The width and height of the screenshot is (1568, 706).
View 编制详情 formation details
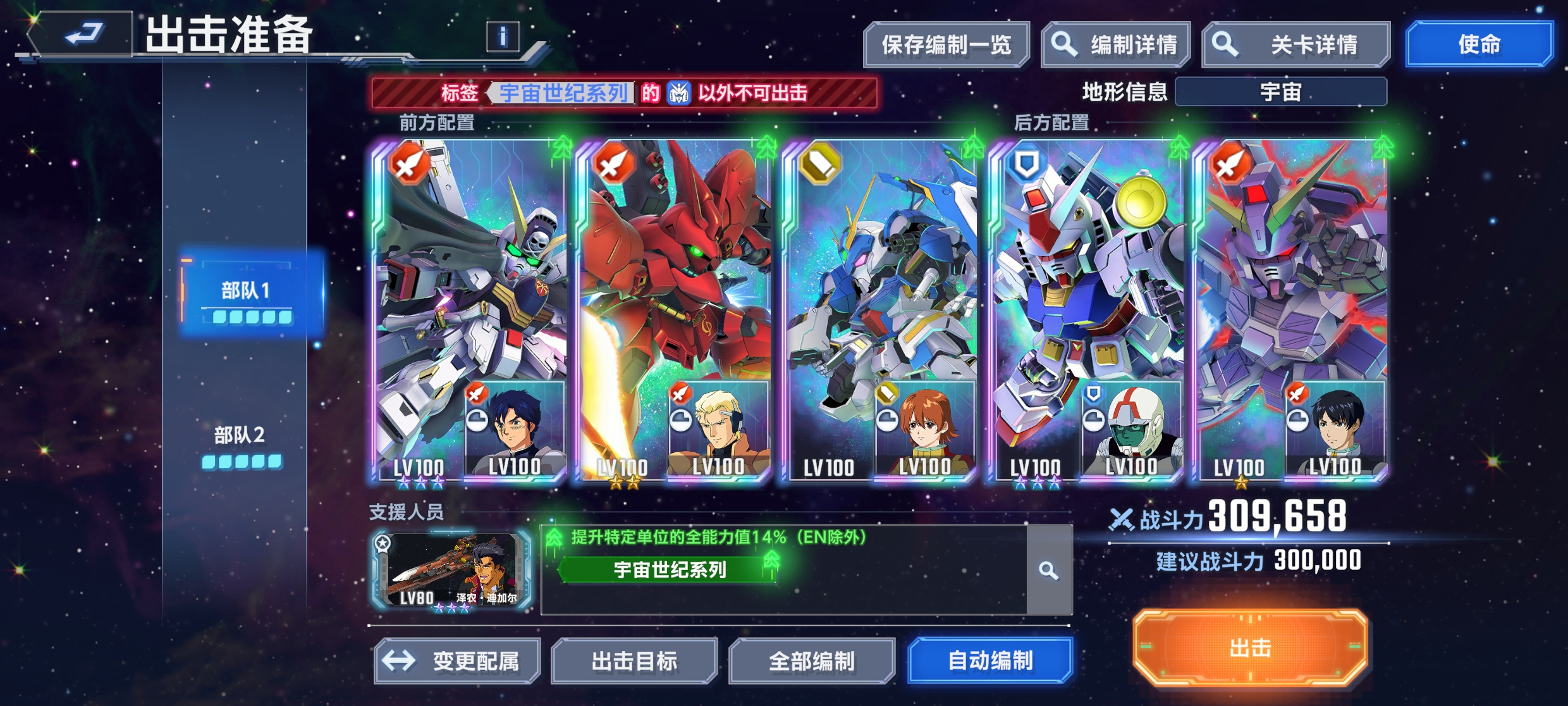point(1116,45)
